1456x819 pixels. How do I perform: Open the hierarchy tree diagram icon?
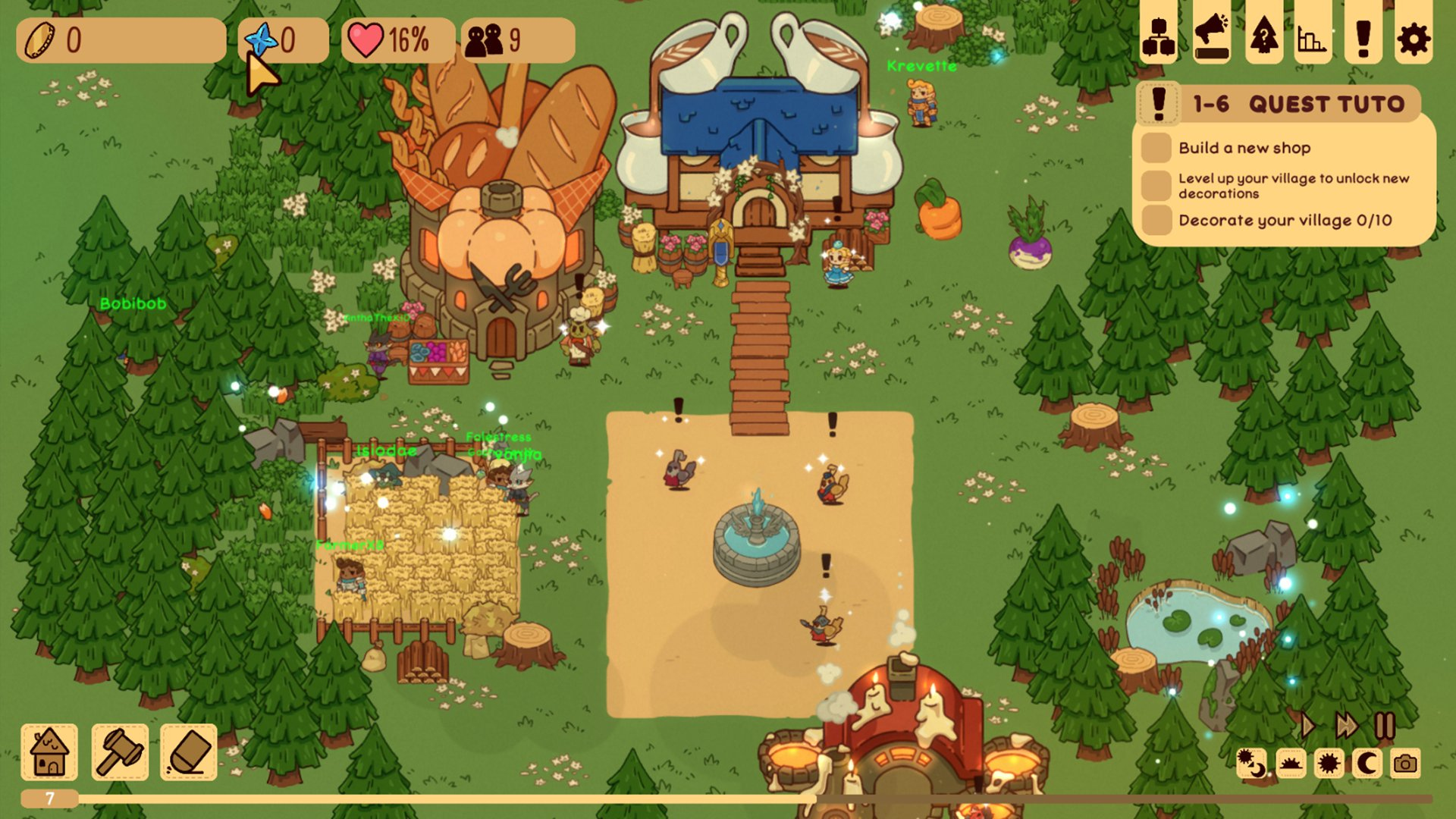1159,37
